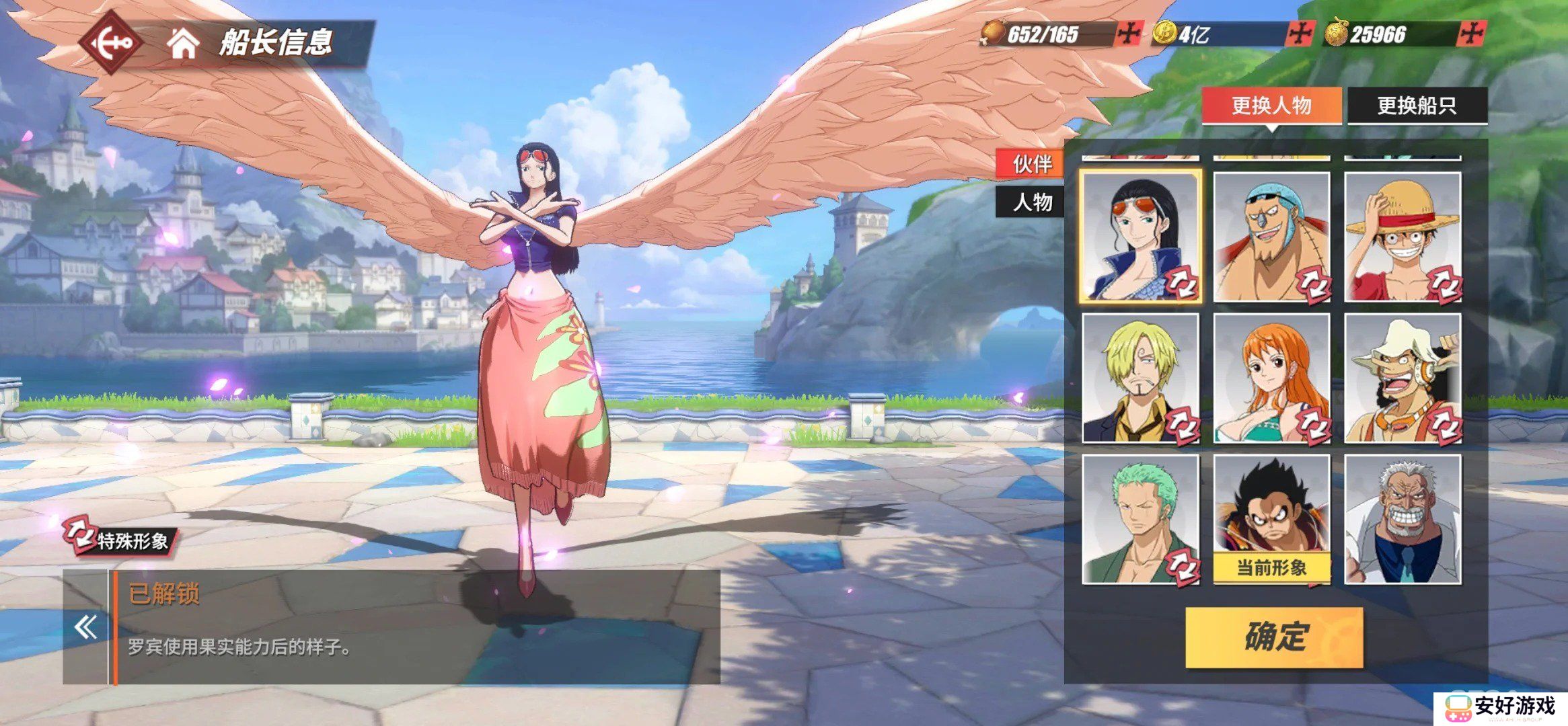Image resolution: width=1568 pixels, height=726 pixels.
Task: Return to the home screen via house icon
Action: click(x=183, y=43)
